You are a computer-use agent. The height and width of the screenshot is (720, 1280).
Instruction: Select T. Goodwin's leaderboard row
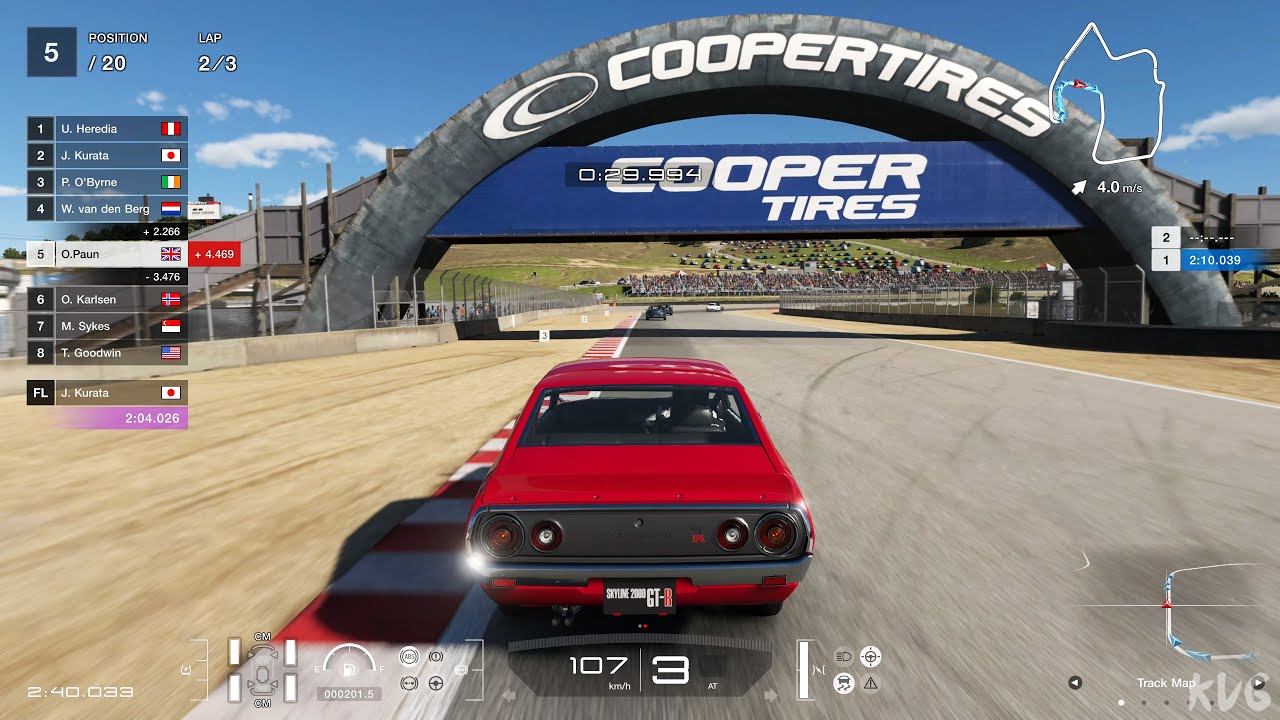[x=108, y=353]
